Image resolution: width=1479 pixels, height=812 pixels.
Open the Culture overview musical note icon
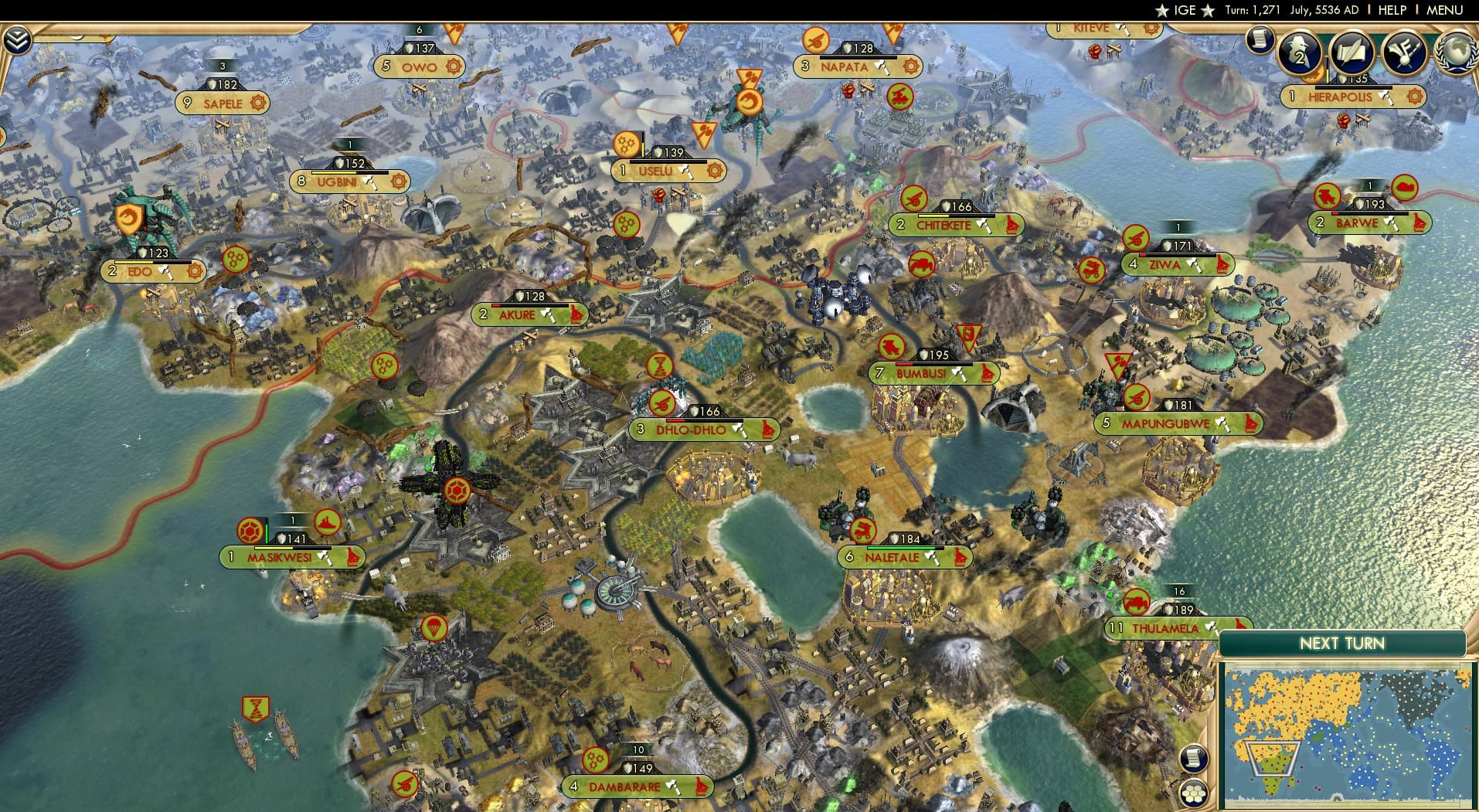pyautogui.click(x=1402, y=52)
